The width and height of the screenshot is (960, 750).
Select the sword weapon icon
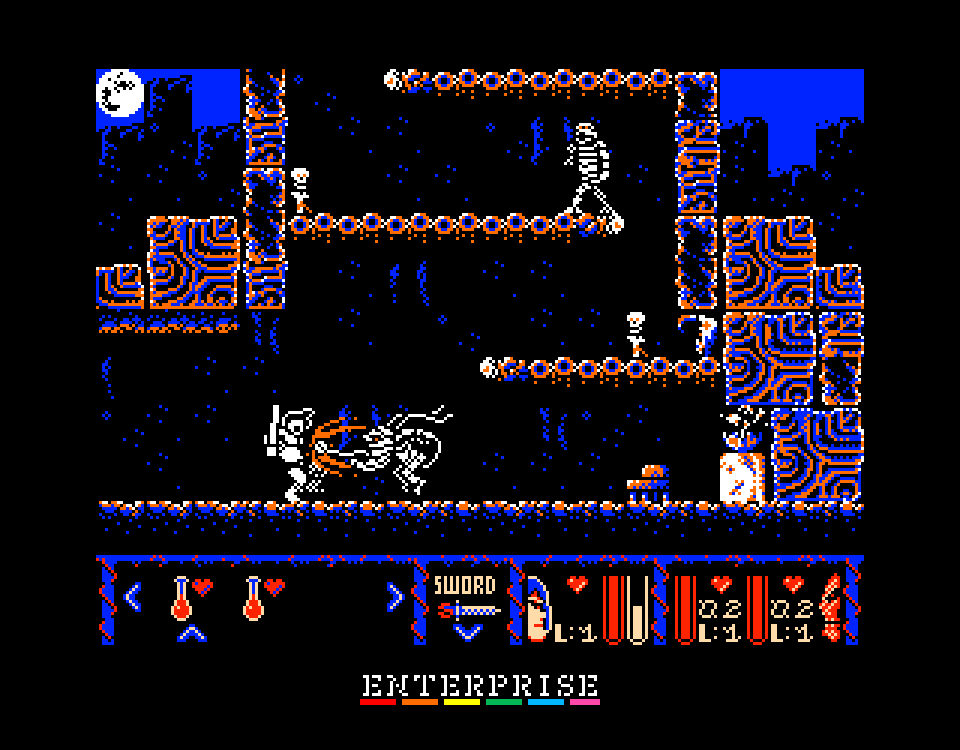coord(467,608)
